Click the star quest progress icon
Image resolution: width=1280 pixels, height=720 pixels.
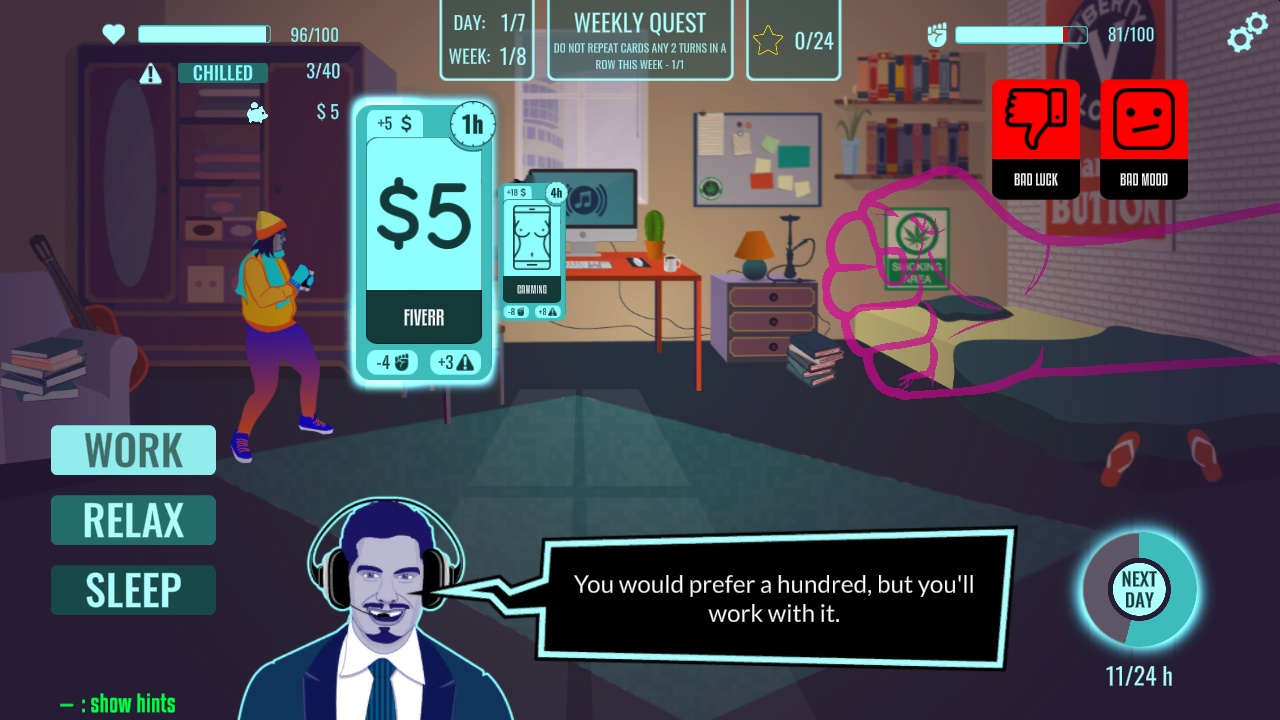tap(768, 38)
